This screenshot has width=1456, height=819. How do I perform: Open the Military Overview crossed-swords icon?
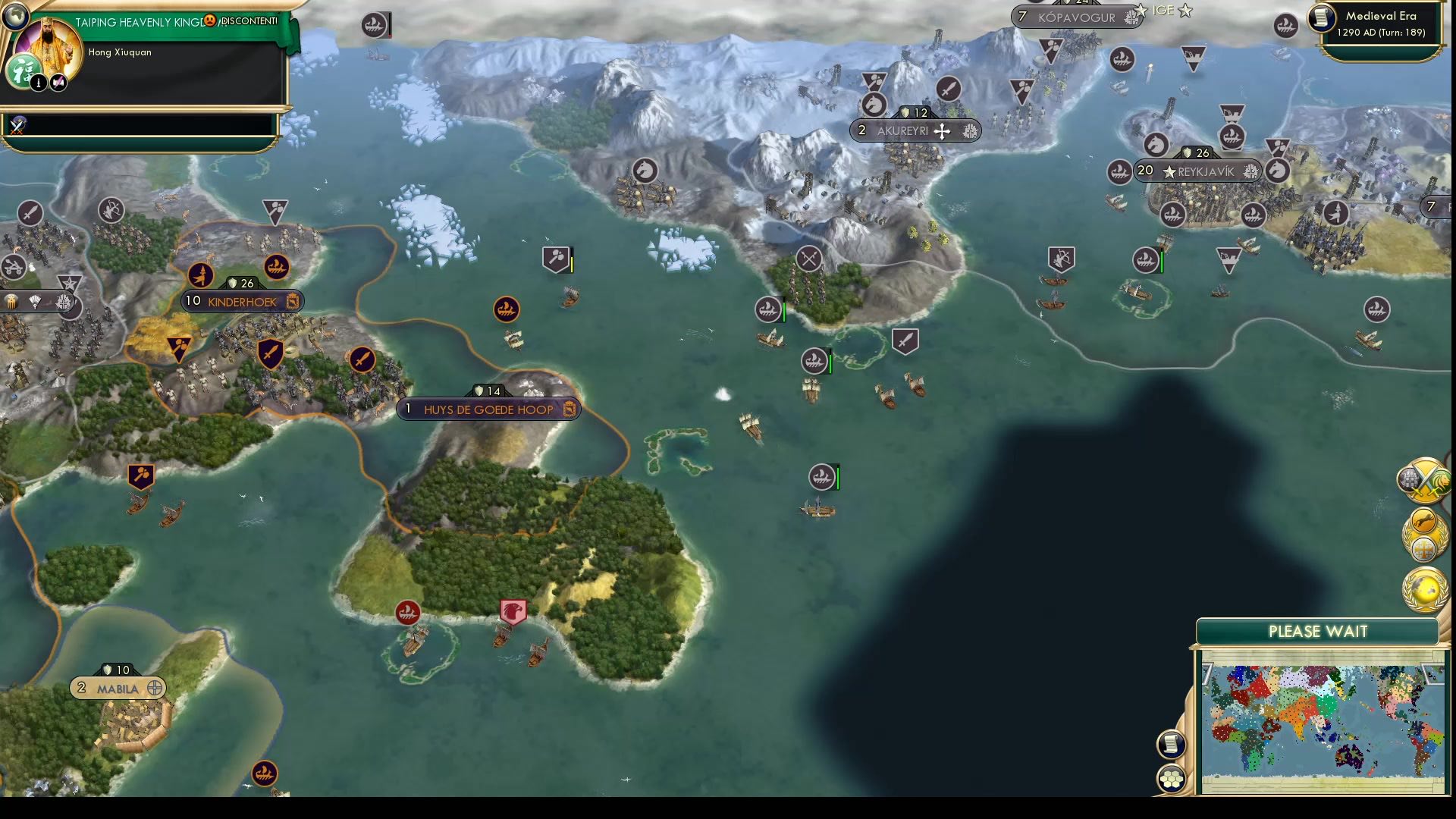point(1426,479)
